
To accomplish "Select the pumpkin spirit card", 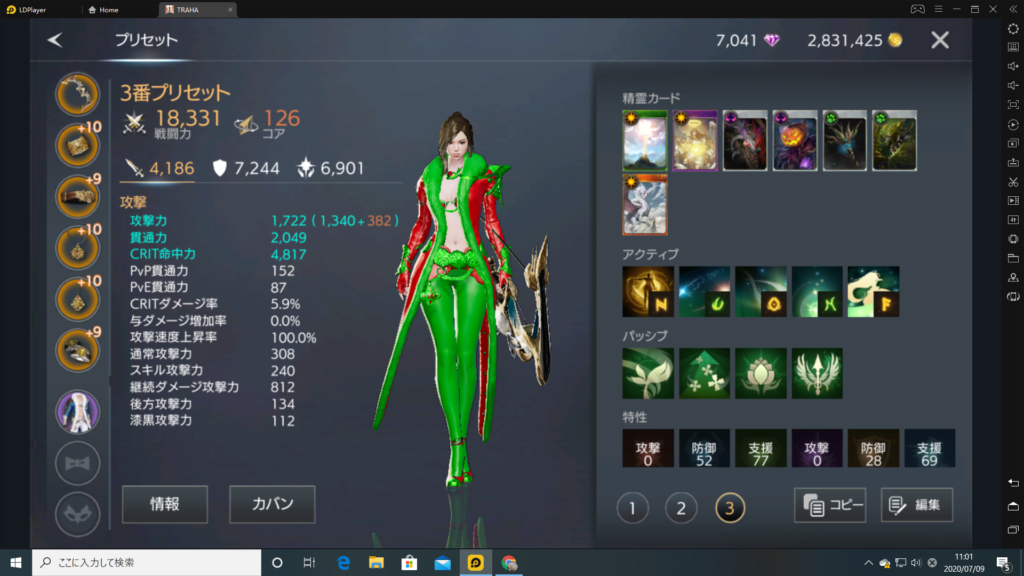I will pyautogui.click(x=795, y=141).
